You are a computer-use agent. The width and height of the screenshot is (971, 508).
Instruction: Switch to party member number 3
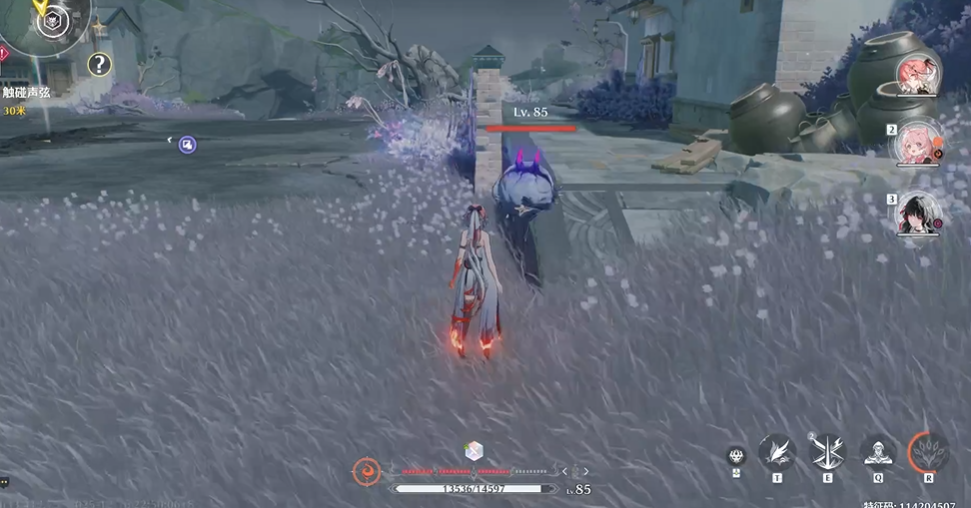tap(918, 214)
